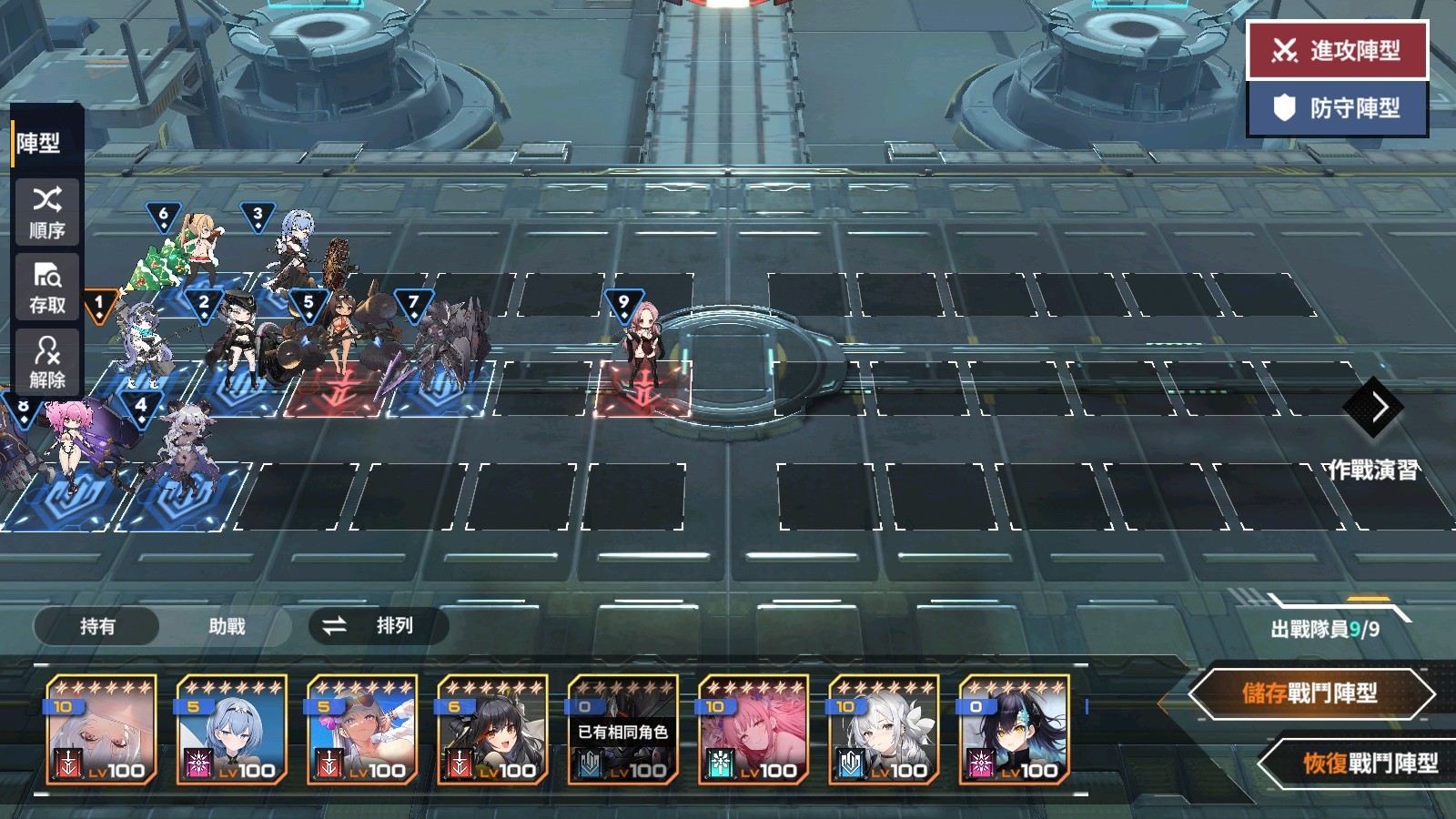Open the 陣型 formation panel header
Viewport: 1456px width, 819px height.
pyautogui.click(x=39, y=143)
